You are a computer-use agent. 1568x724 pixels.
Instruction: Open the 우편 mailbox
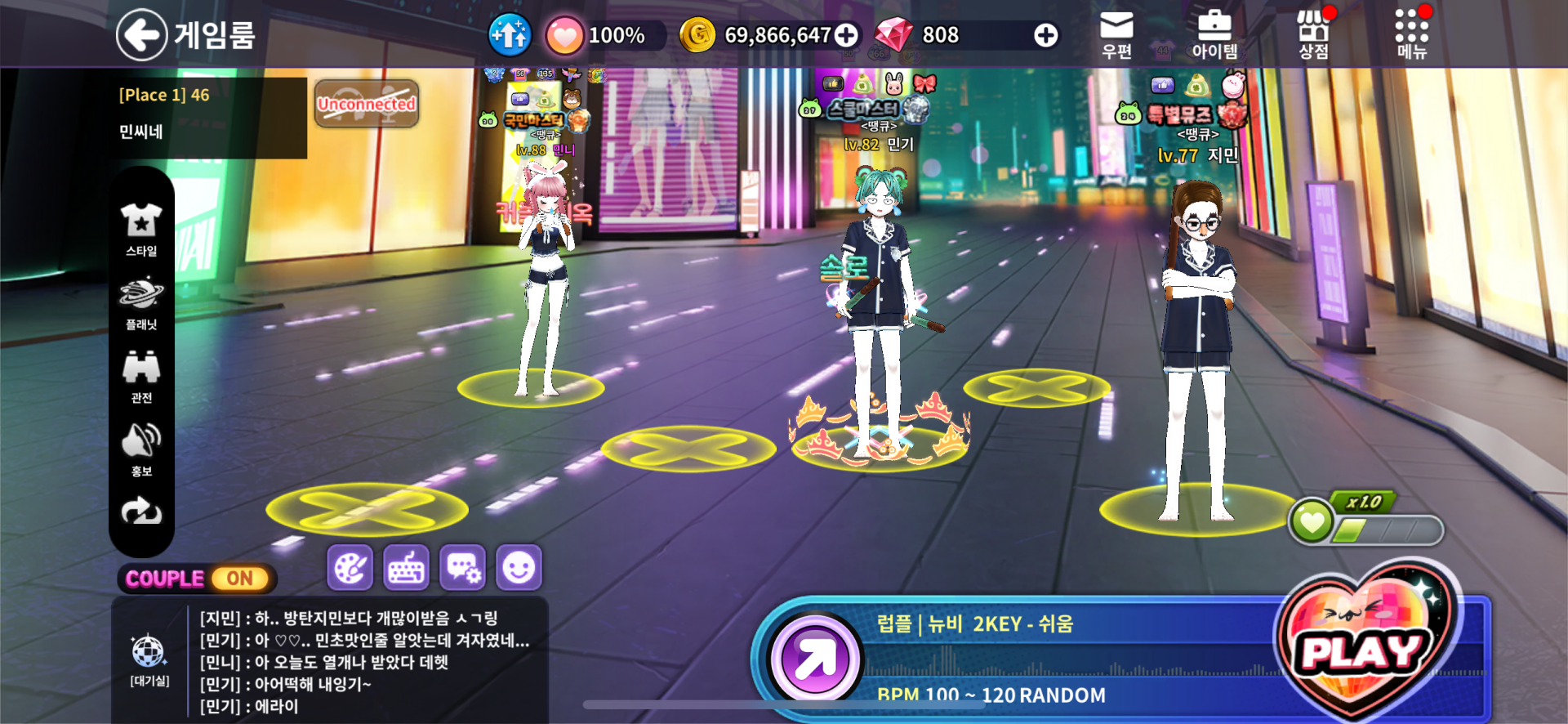pos(1116,35)
